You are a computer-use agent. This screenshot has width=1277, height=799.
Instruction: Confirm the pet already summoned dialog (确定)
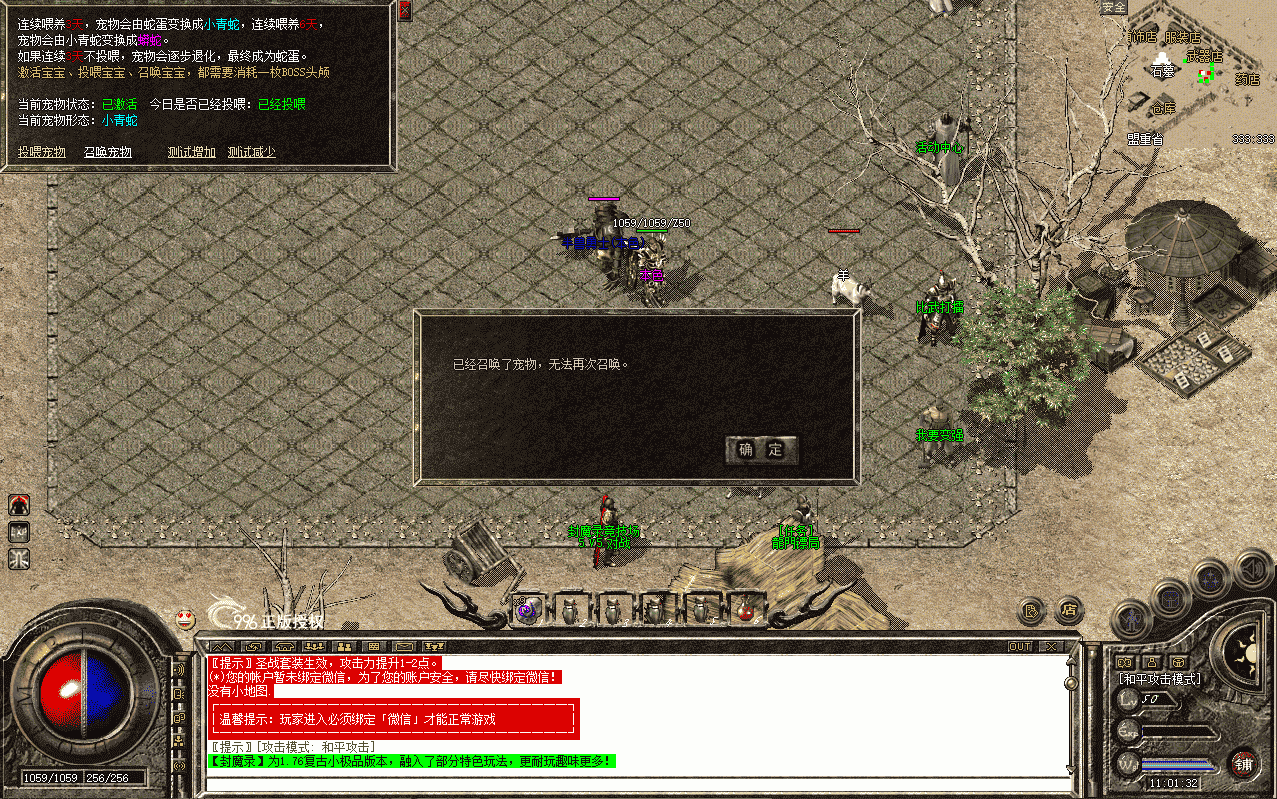point(761,450)
